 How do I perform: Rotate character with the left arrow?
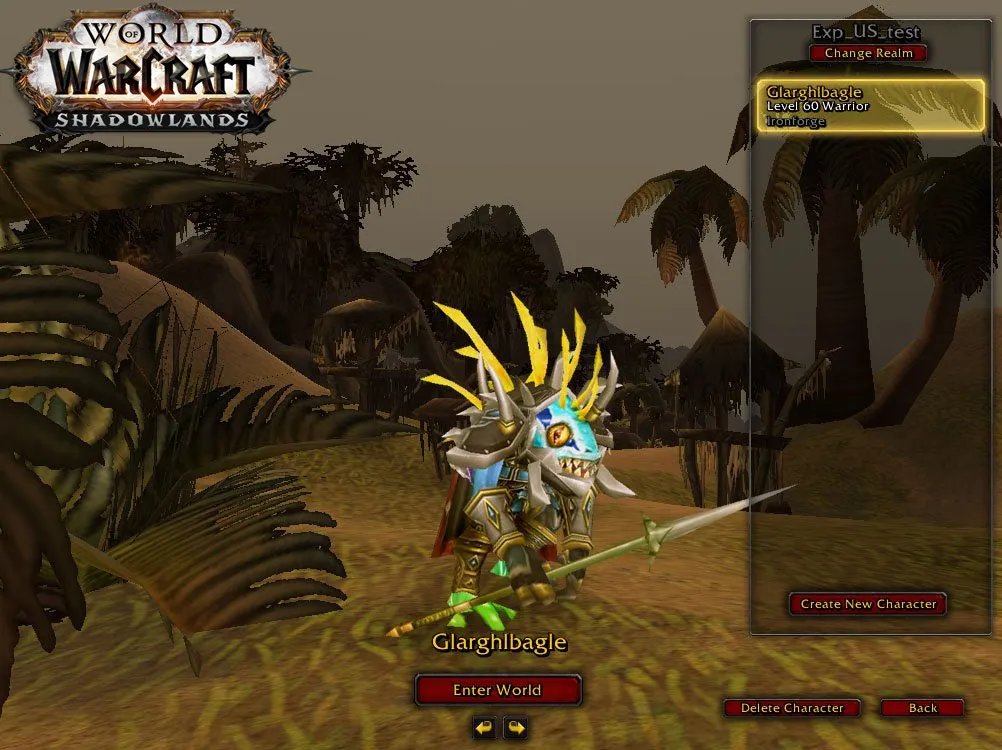[484, 727]
